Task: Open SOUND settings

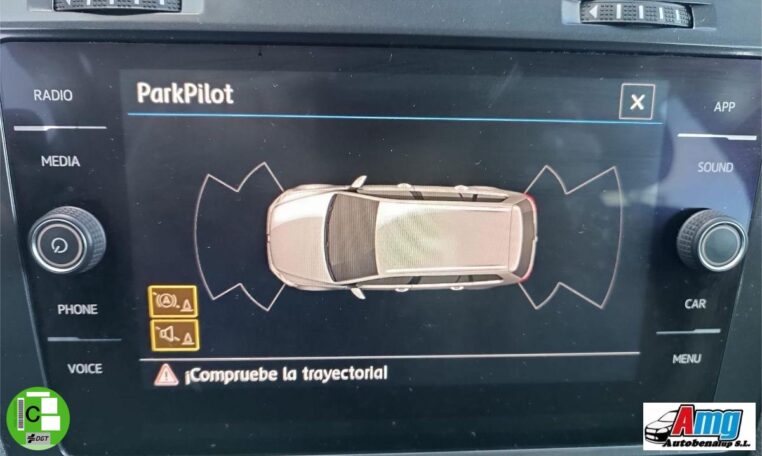Action: tap(715, 168)
